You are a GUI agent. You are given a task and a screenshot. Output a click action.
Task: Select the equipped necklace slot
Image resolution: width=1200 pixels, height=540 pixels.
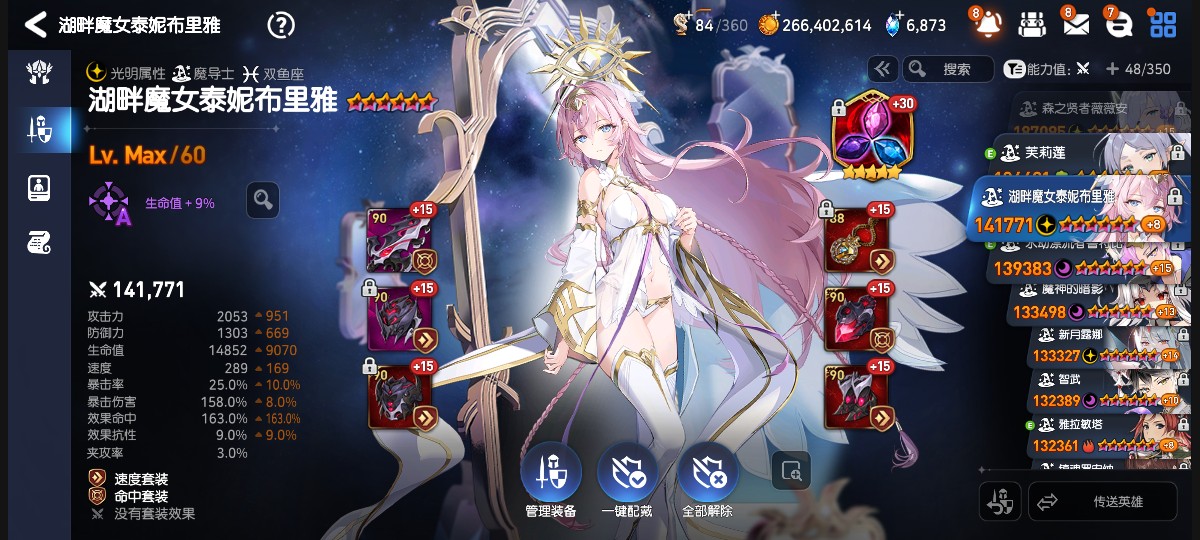856,241
